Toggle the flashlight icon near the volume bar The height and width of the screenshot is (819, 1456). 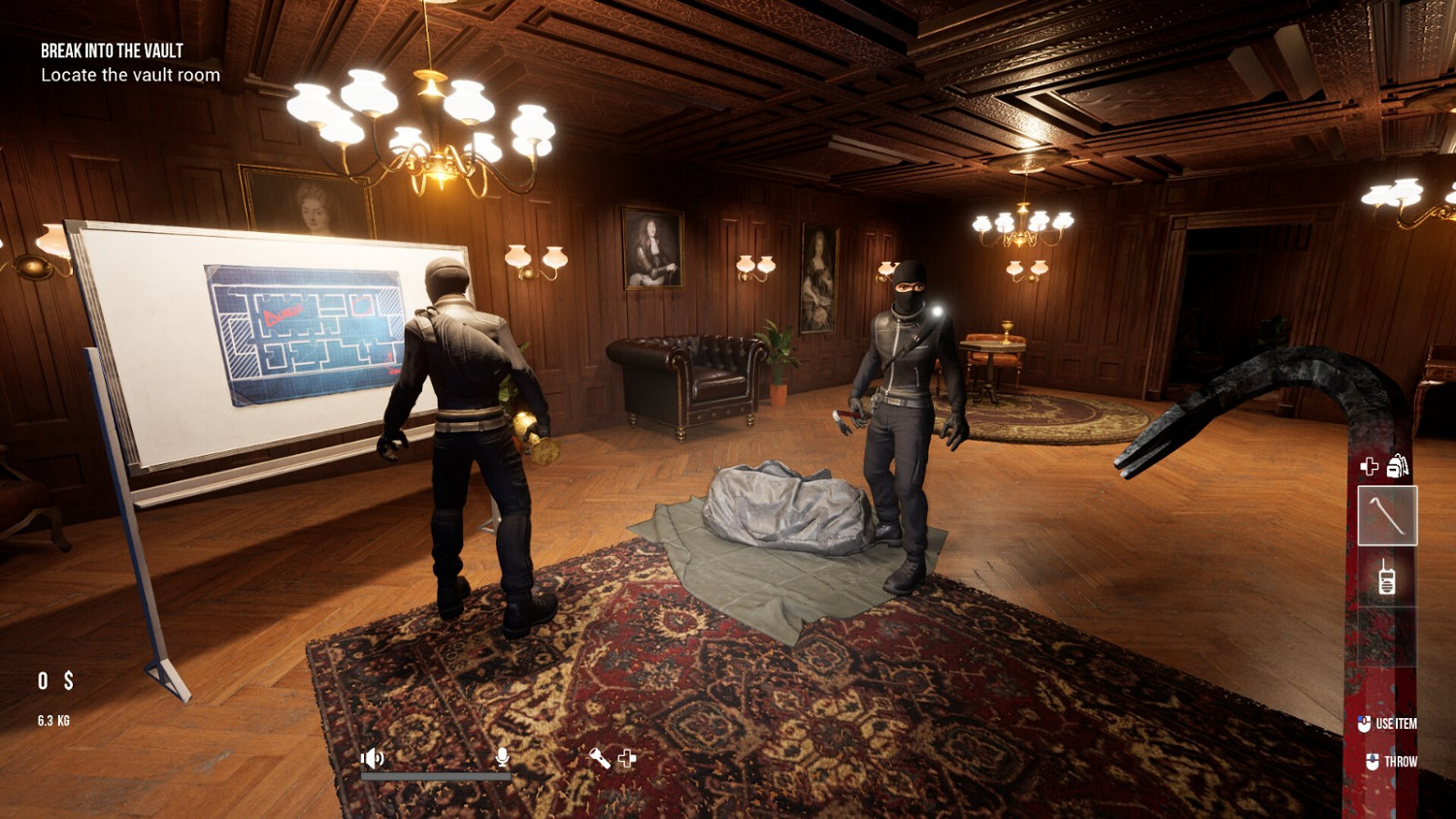pos(600,759)
